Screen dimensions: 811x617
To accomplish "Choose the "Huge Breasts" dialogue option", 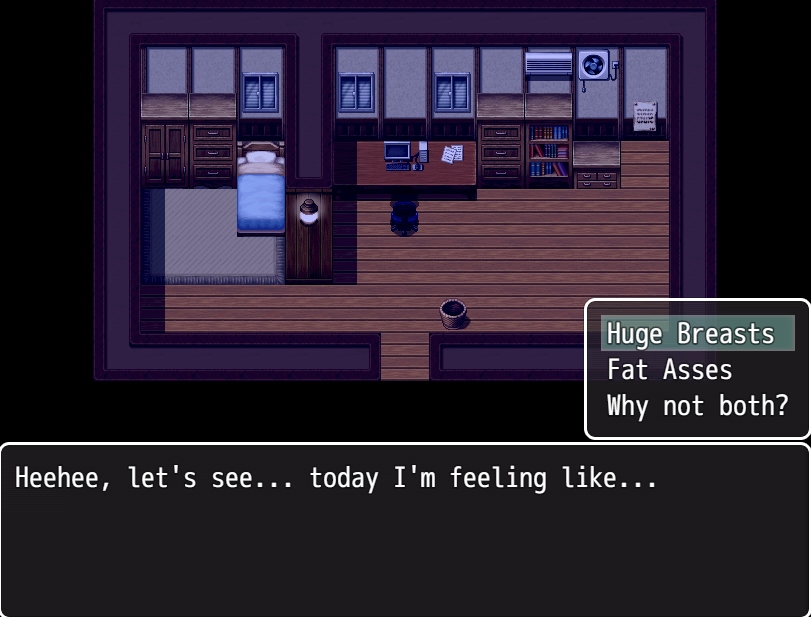I will coord(692,334).
